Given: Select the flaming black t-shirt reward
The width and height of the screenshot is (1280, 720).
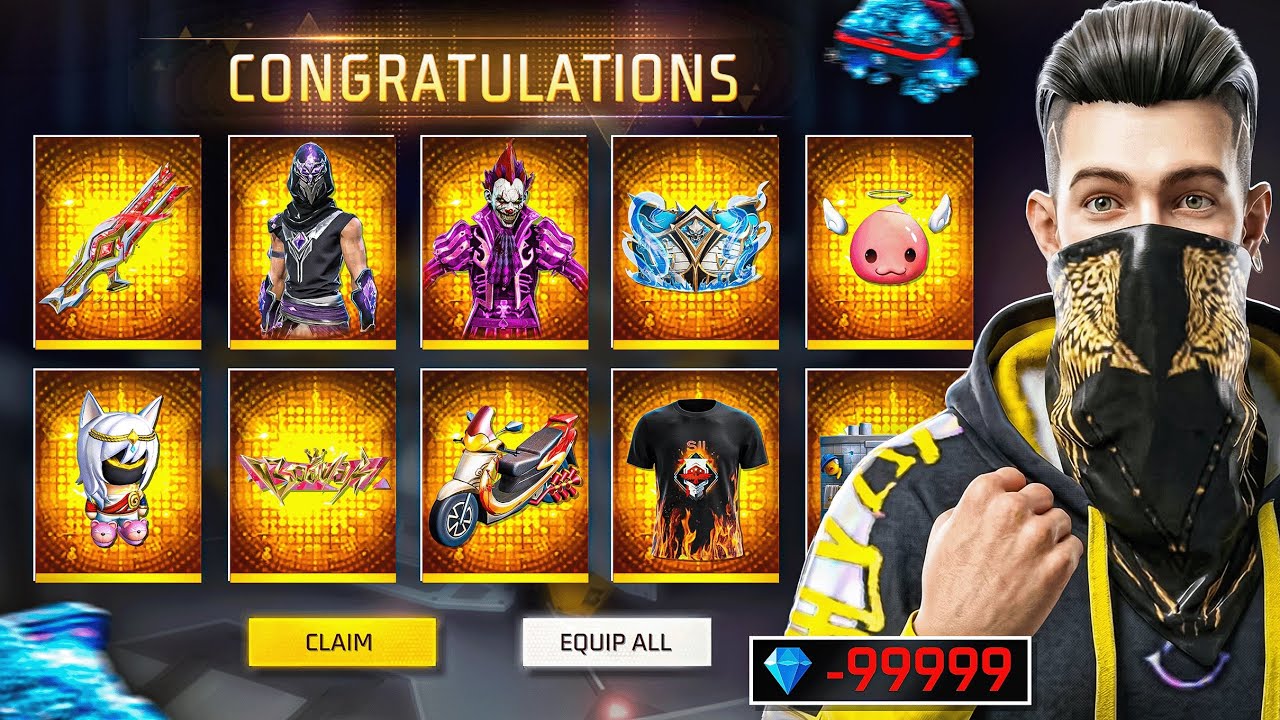Looking at the screenshot, I should [694, 470].
